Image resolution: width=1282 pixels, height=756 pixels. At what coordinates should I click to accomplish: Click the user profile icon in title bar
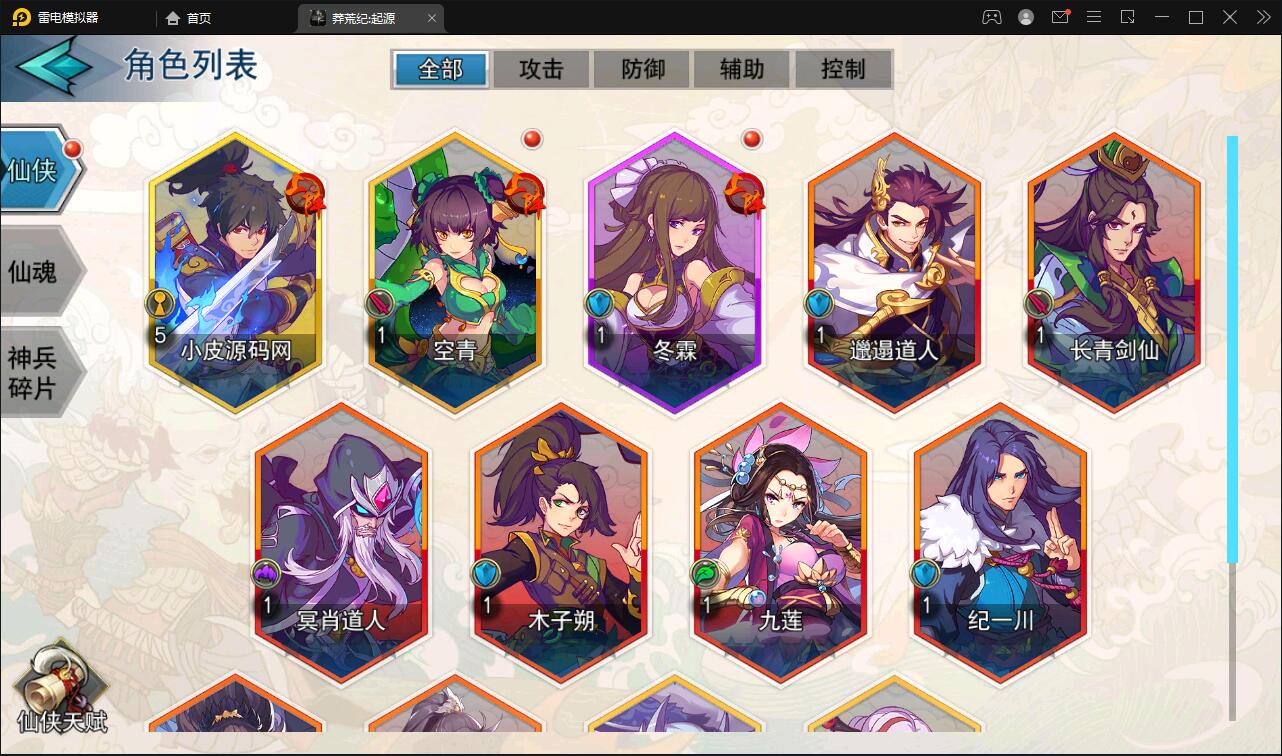tap(1024, 17)
